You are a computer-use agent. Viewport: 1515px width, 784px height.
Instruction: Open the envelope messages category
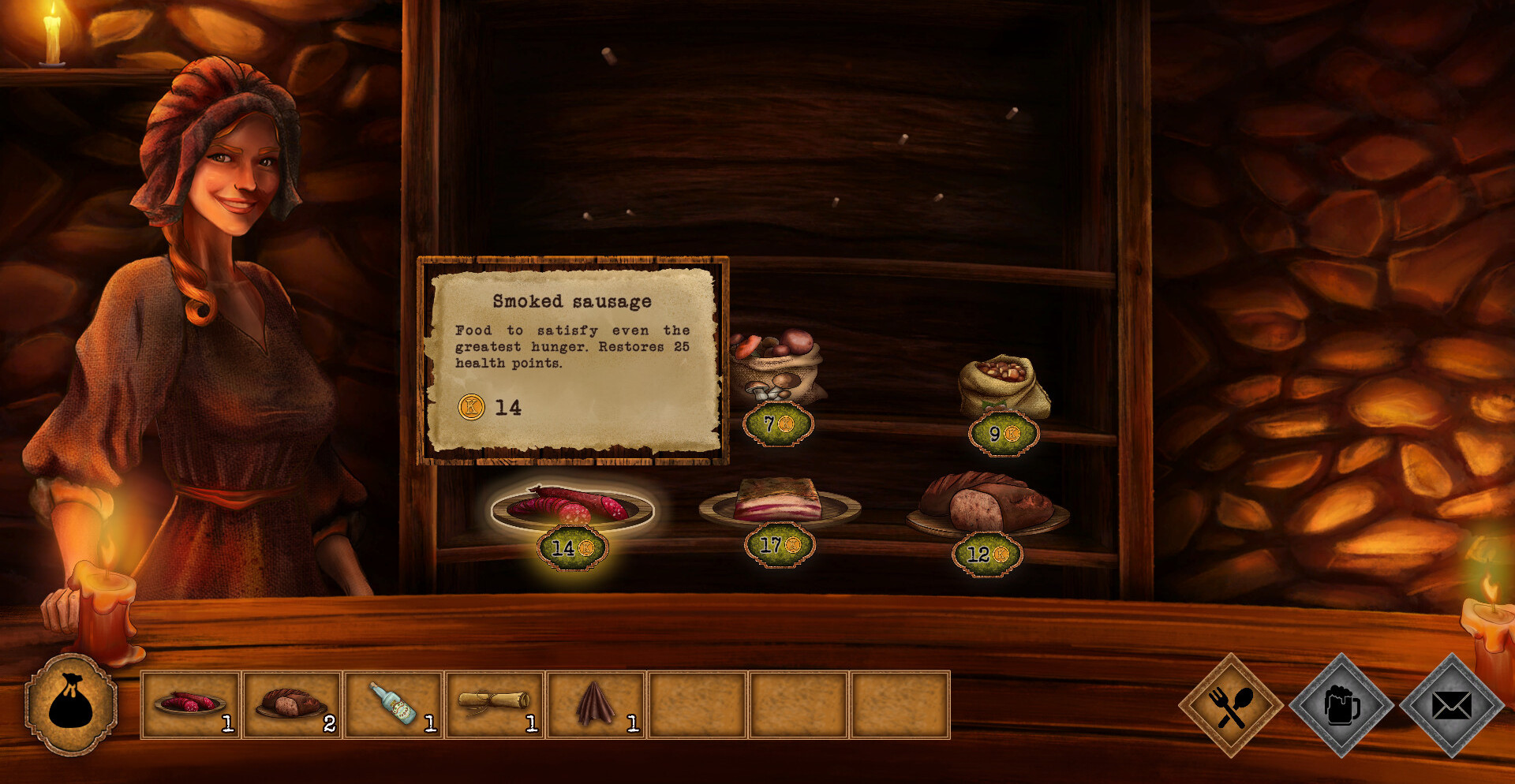pos(1451,705)
